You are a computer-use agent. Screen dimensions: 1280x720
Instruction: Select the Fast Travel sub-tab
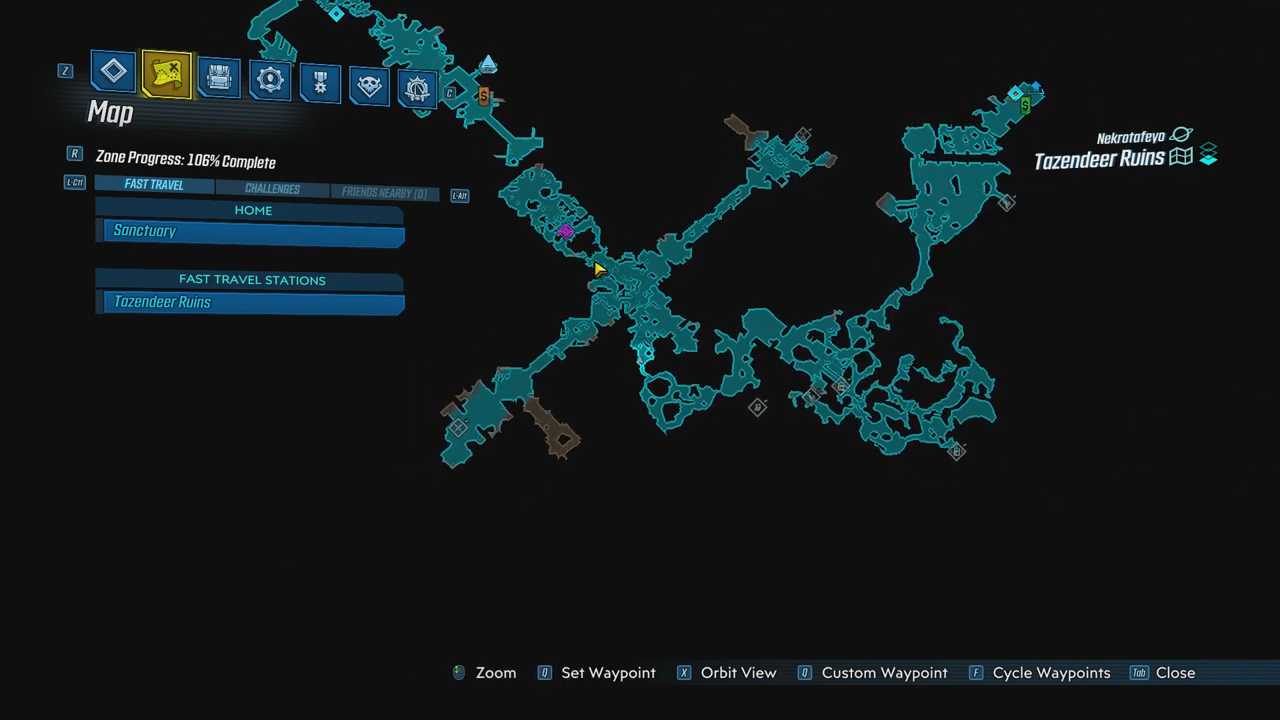click(x=154, y=185)
